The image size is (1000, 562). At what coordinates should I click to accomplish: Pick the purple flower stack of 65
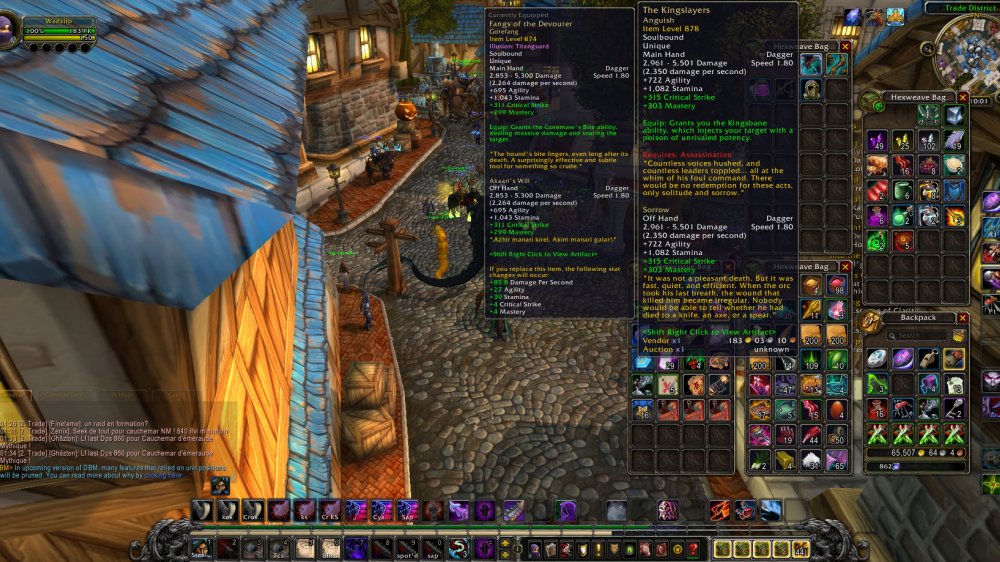coord(836,460)
